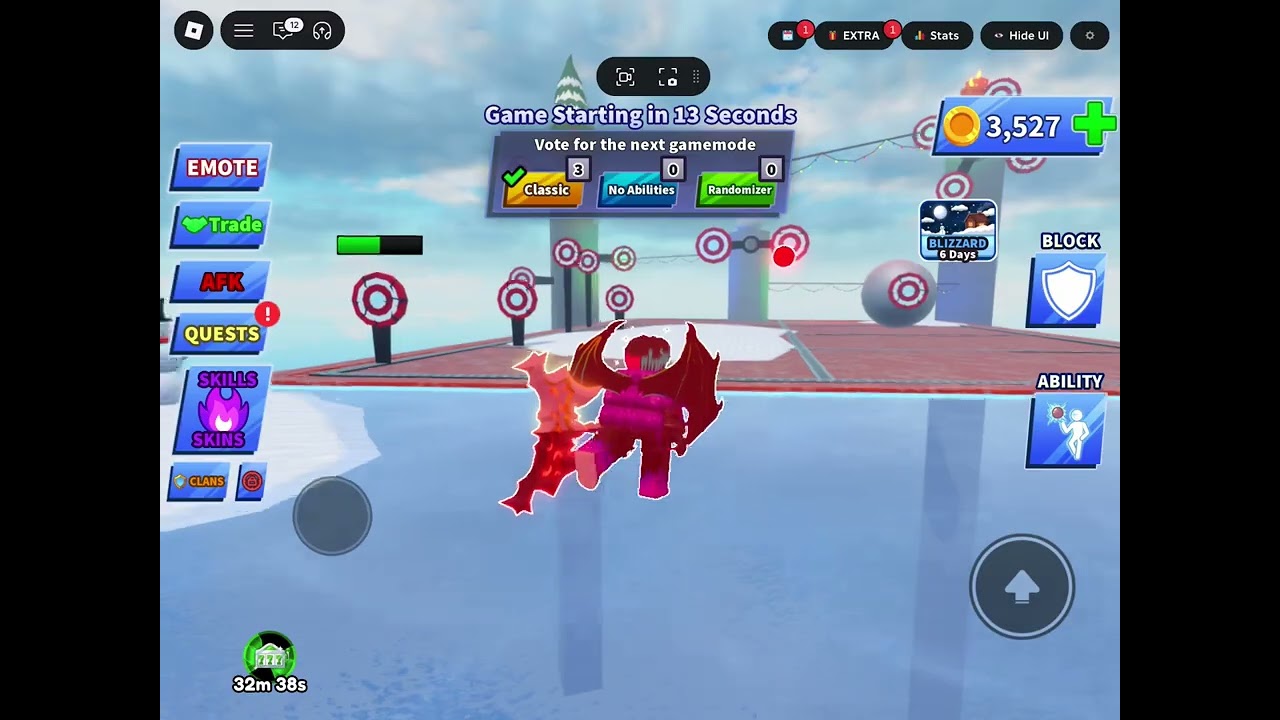Image resolution: width=1280 pixels, height=720 pixels.
Task: Vote for the Classic gamemode
Action: [x=544, y=188]
